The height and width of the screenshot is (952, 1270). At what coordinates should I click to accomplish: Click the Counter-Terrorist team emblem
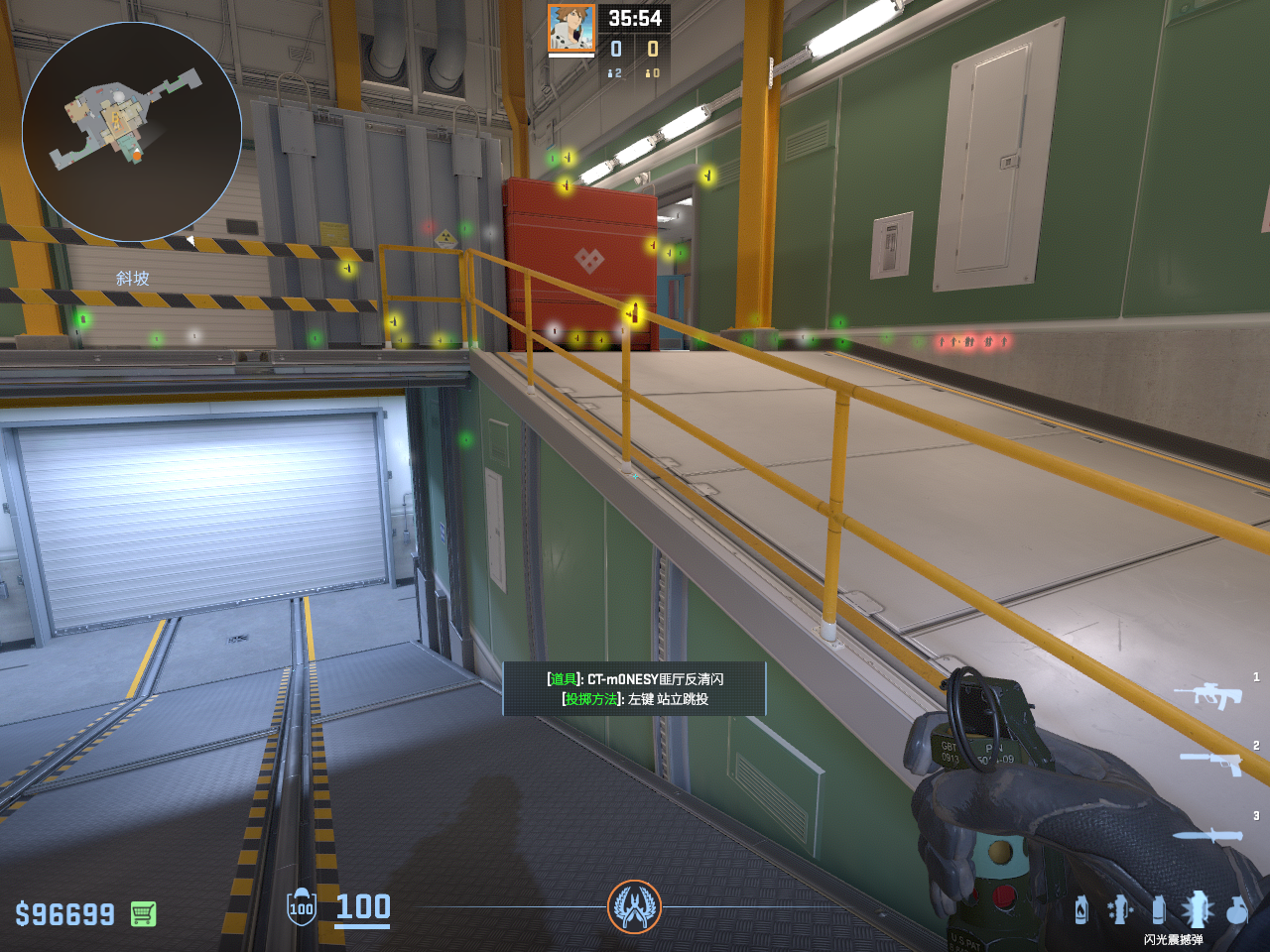coord(634,906)
